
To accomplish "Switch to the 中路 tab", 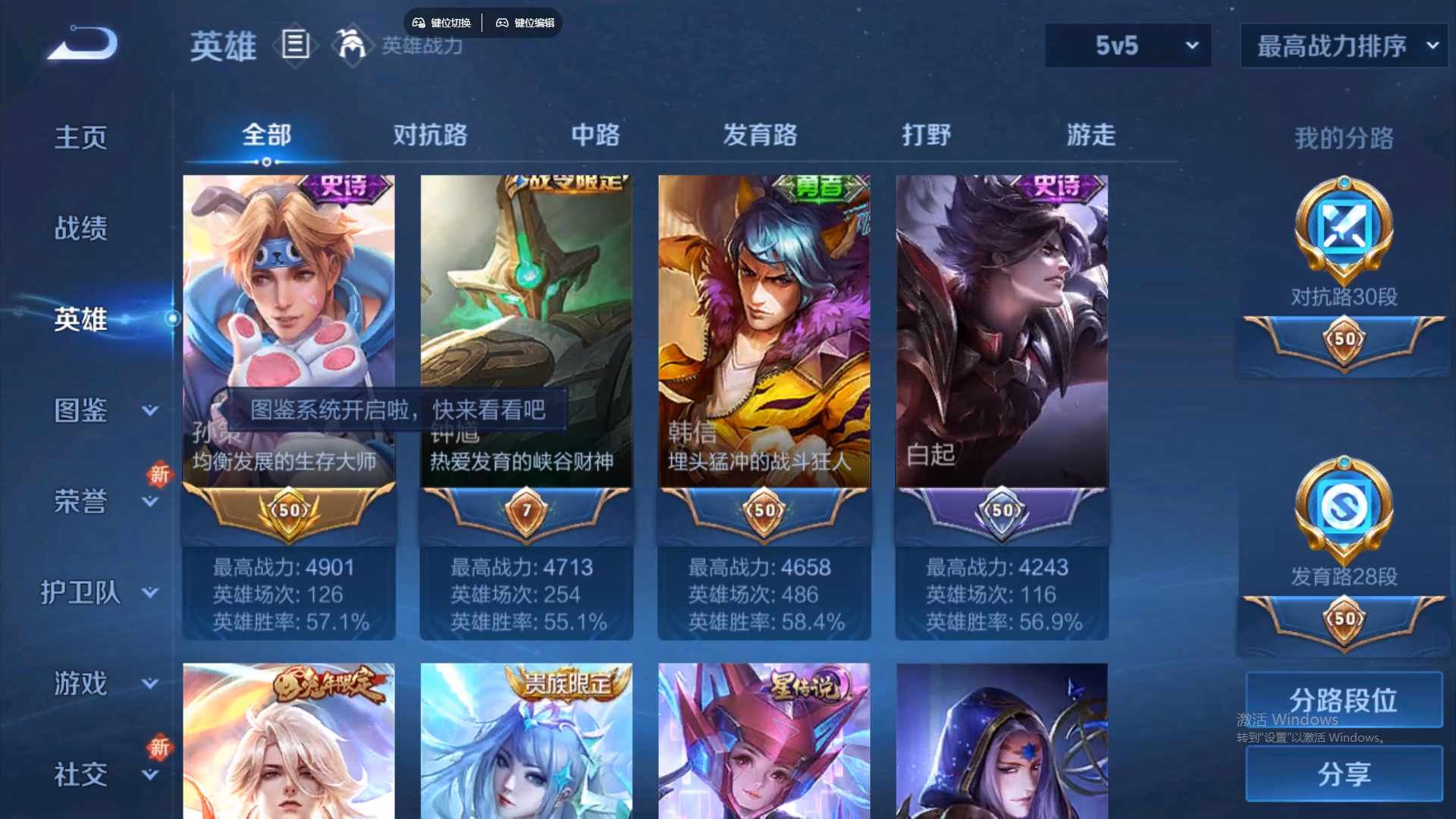I will click(x=595, y=135).
